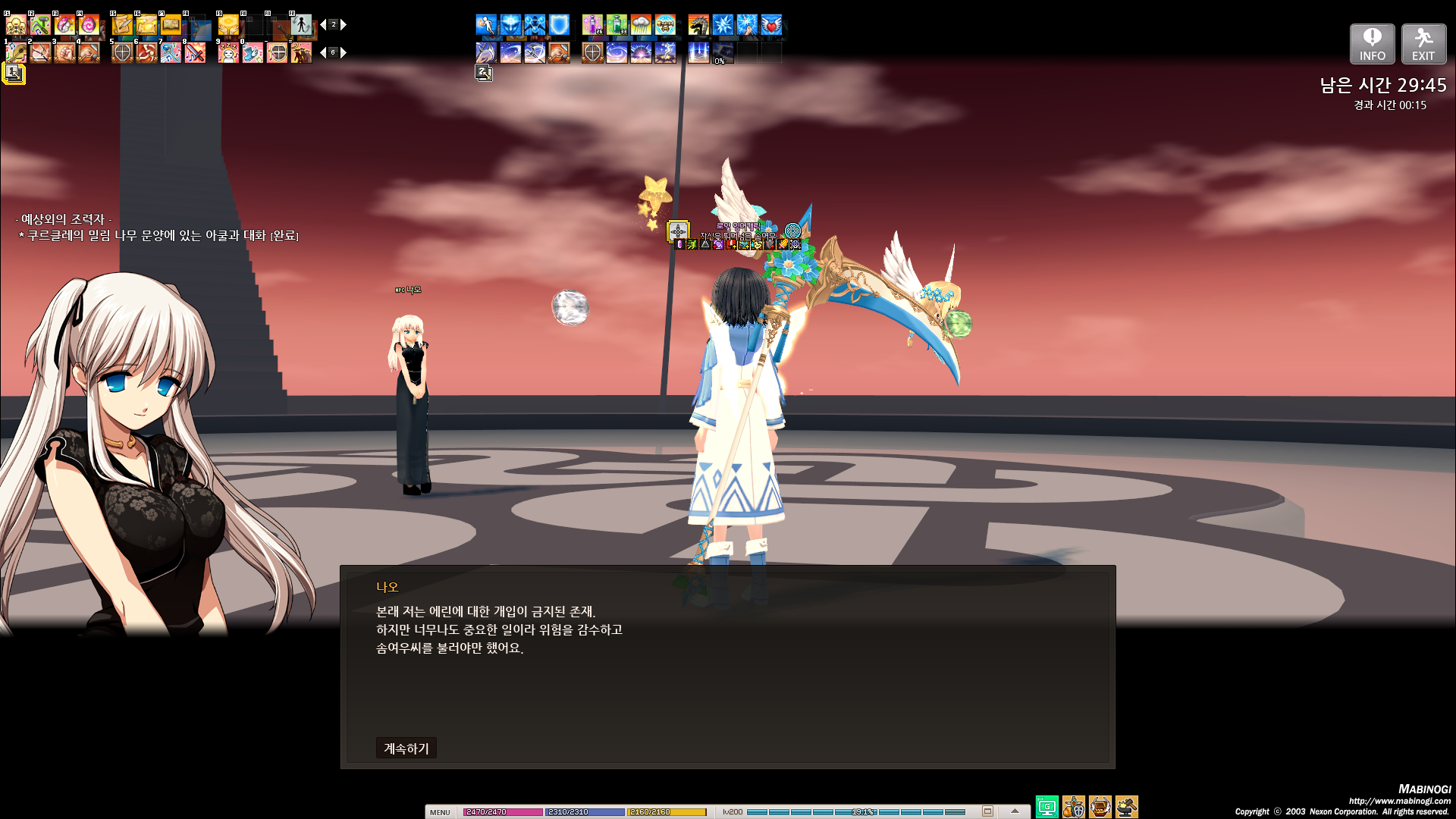Viewport: 1456px width, 819px height.
Task: Open the anvil and hammer icon
Action: 1127,807
